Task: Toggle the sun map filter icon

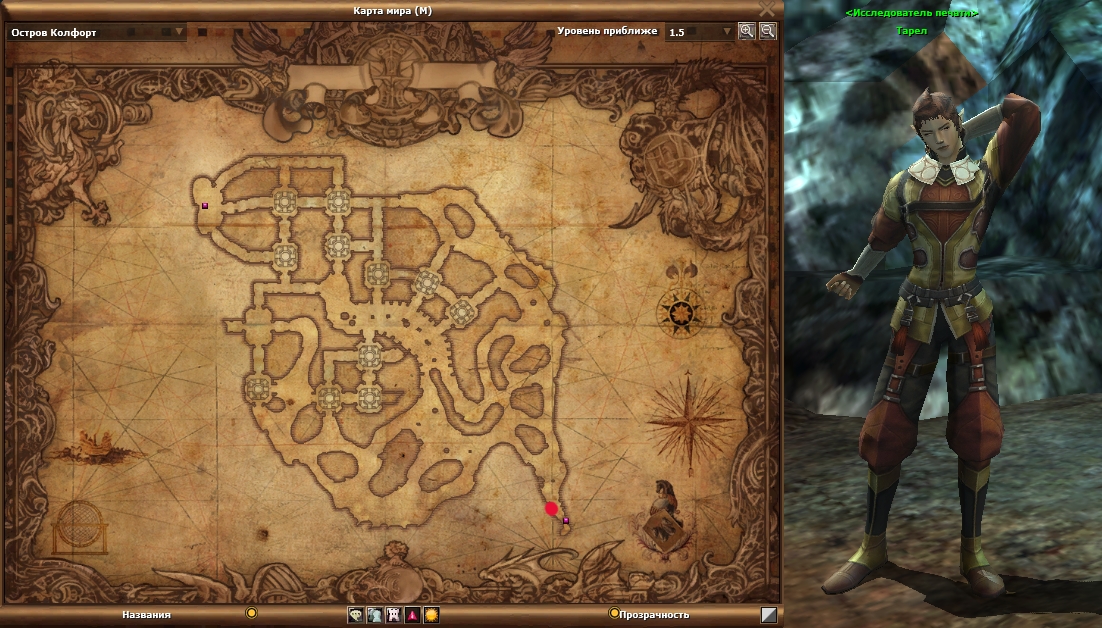Action: point(431,615)
